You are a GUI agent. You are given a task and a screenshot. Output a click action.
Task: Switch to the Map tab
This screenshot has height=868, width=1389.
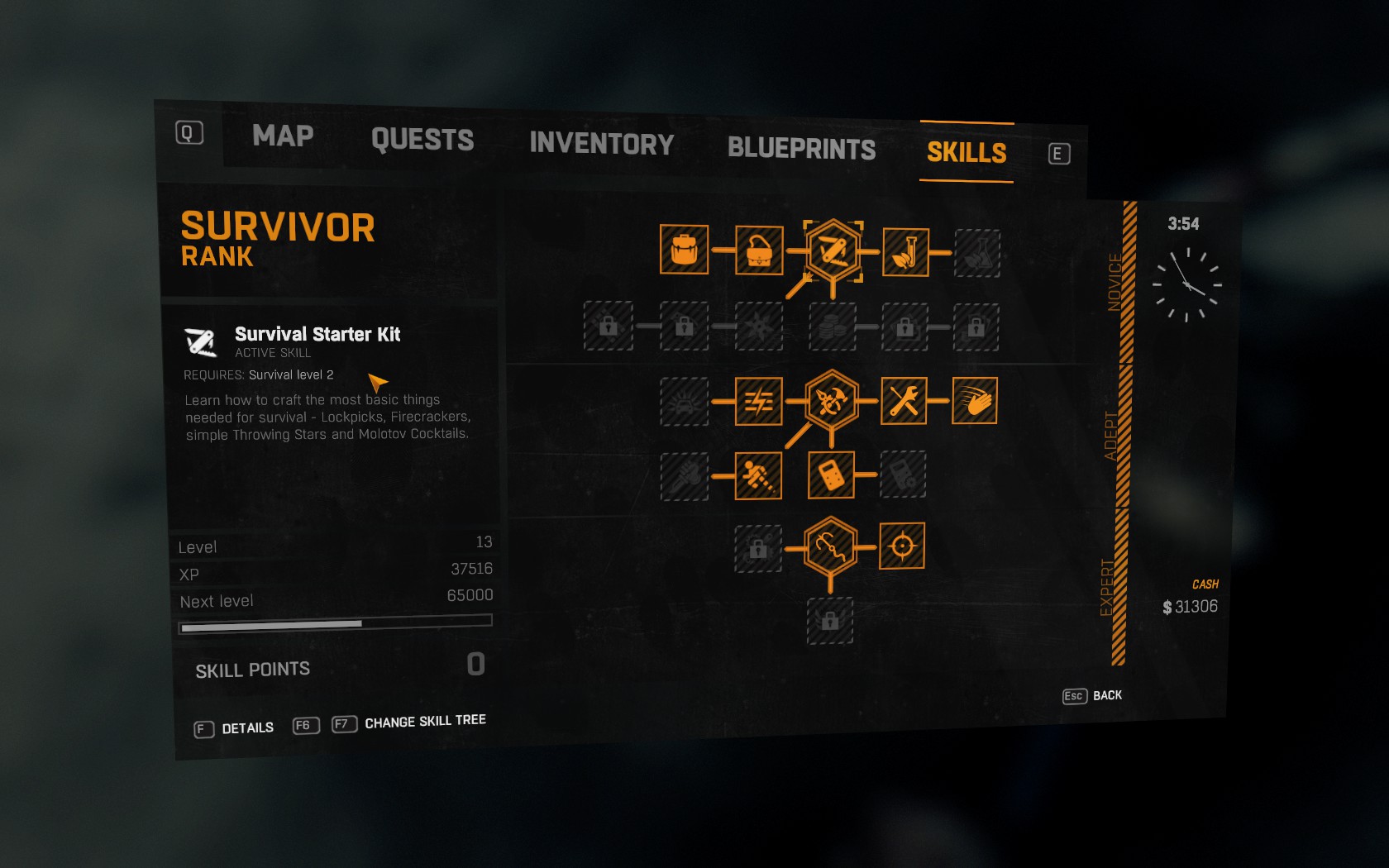click(x=283, y=136)
